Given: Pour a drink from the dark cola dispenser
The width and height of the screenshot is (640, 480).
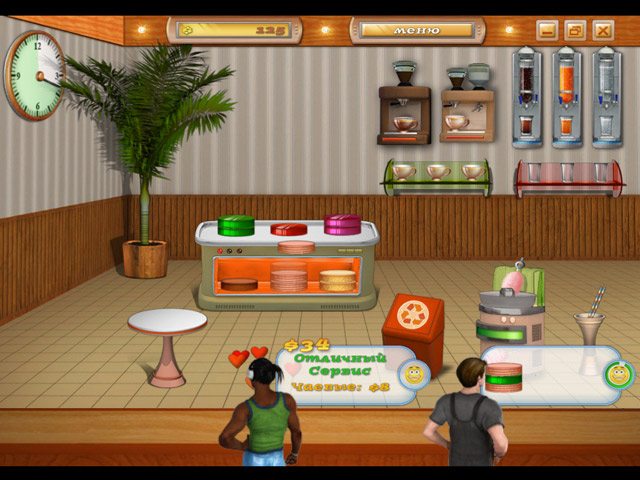Looking at the screenshot, I should (x=527, y=95).
